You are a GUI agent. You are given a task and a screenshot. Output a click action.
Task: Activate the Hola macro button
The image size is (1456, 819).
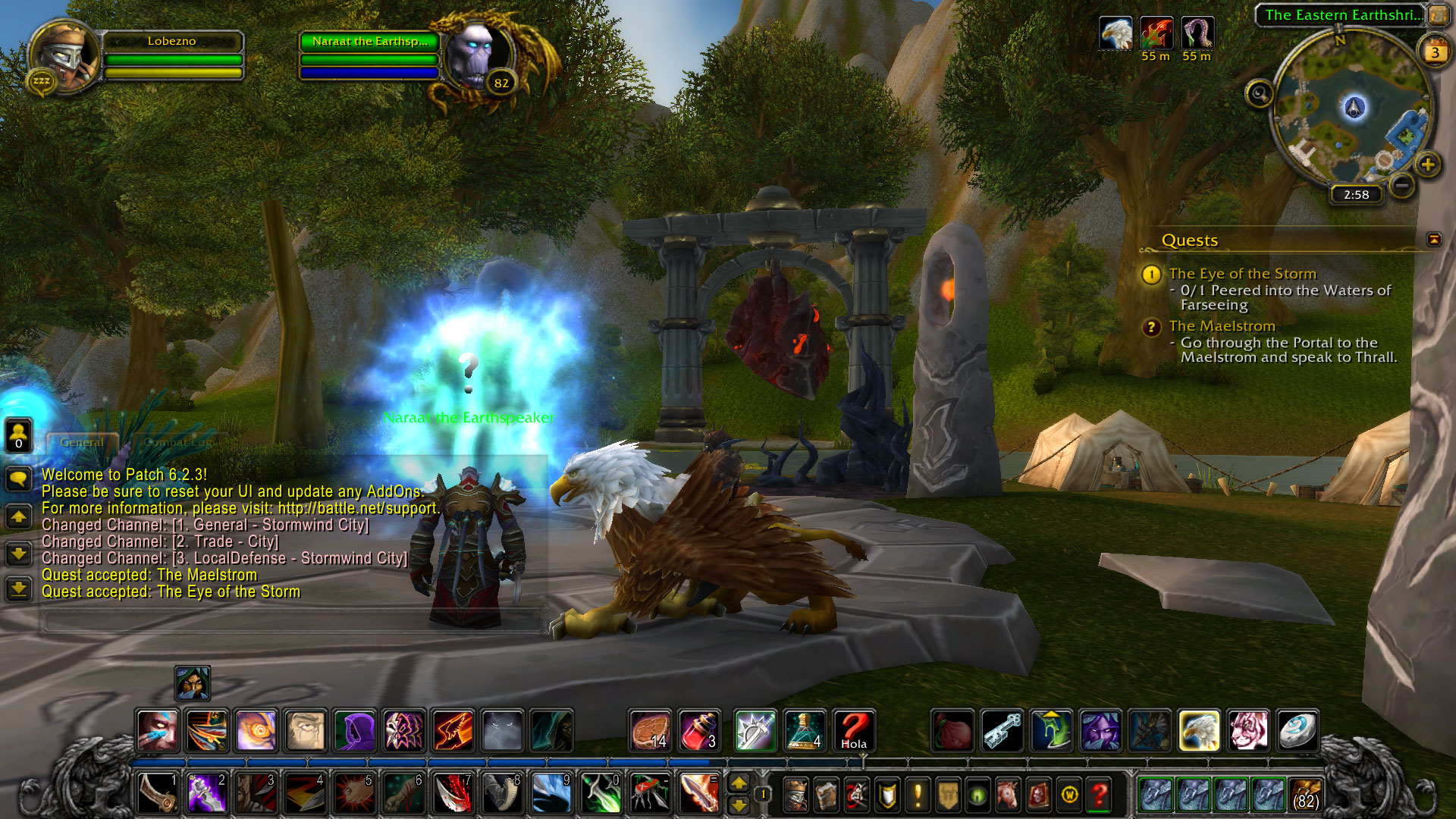point(853,731)
